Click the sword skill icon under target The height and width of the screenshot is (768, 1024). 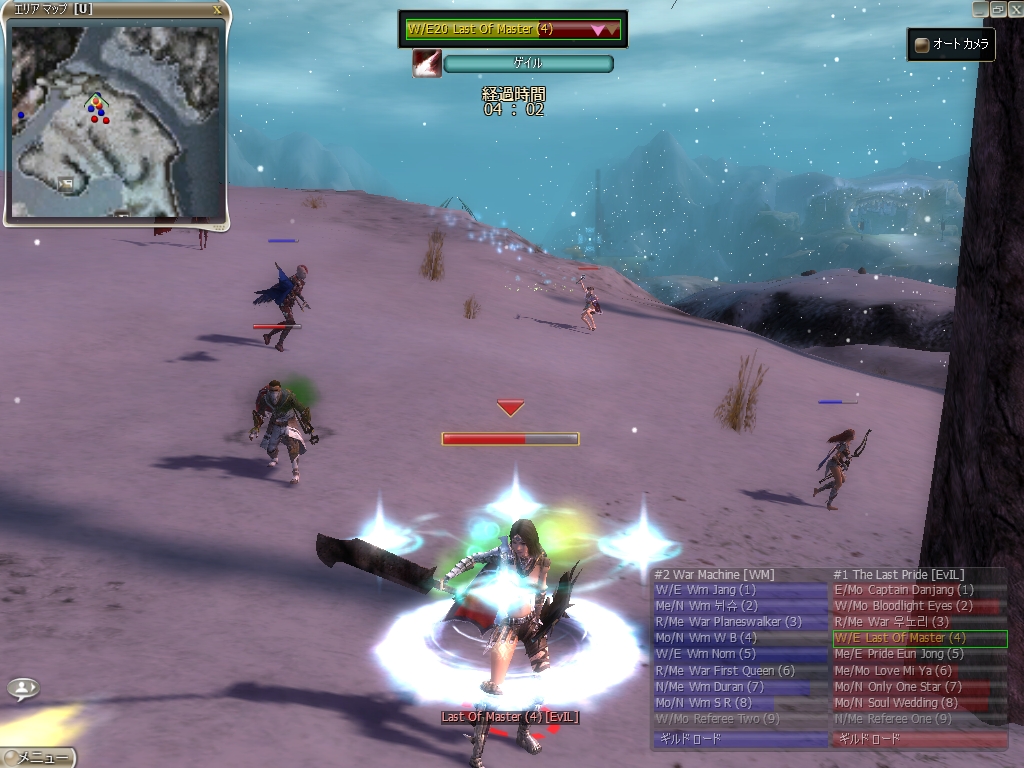pyautogui.click(x=427, y=64)
